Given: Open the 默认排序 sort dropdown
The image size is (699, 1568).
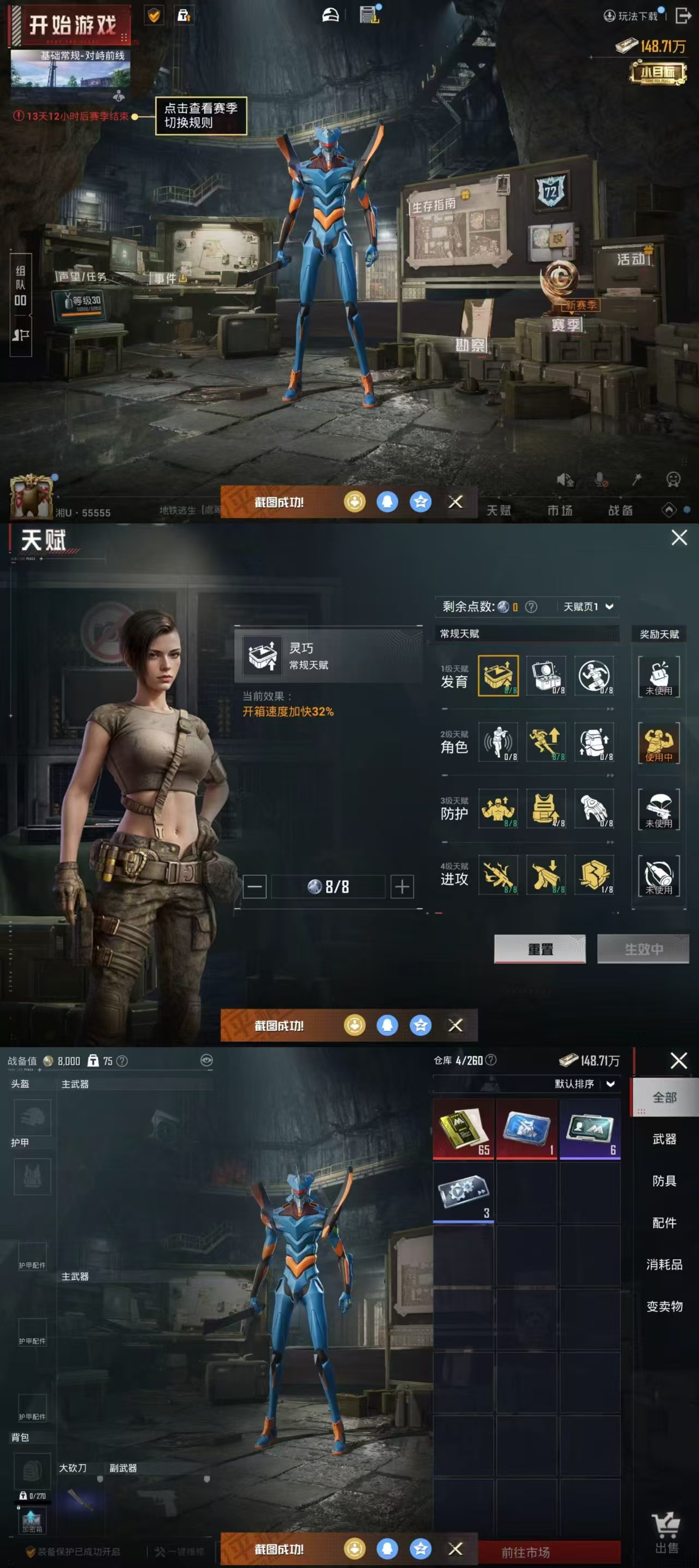Looking at the screenshot, I should [x=584, y=1083].
